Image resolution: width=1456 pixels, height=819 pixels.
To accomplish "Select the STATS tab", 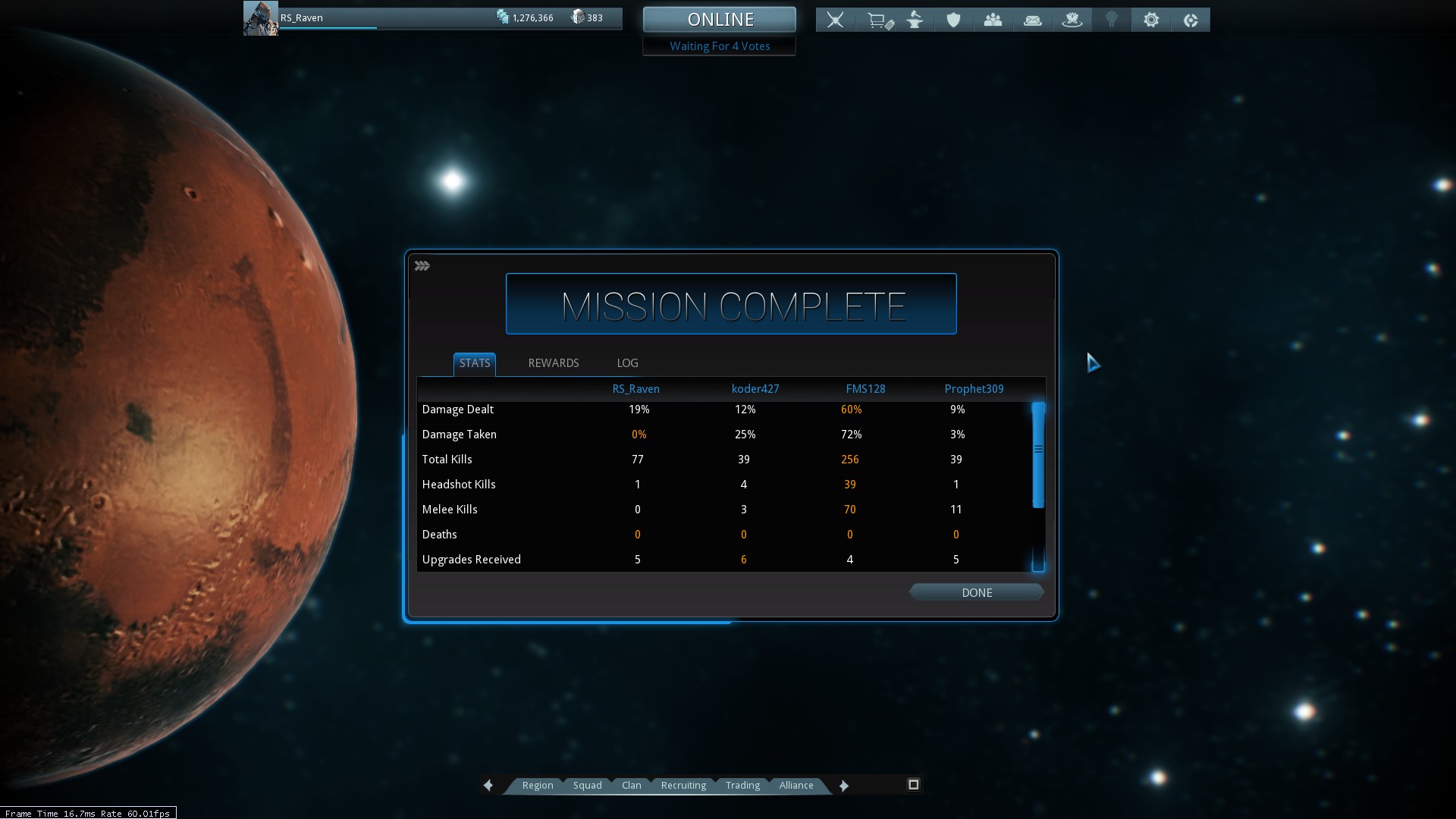I will click(x=475, y=363).
